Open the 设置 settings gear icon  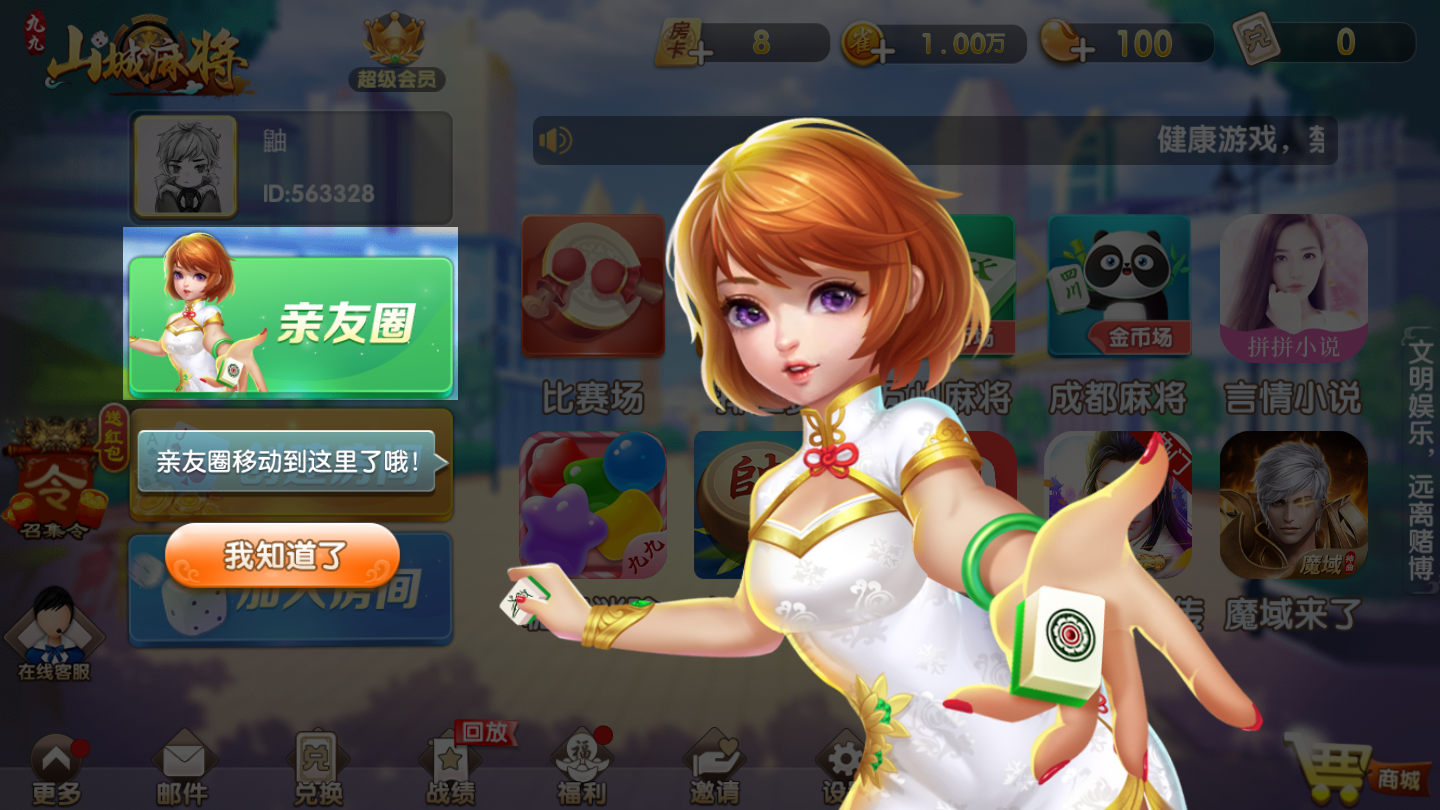845,760
